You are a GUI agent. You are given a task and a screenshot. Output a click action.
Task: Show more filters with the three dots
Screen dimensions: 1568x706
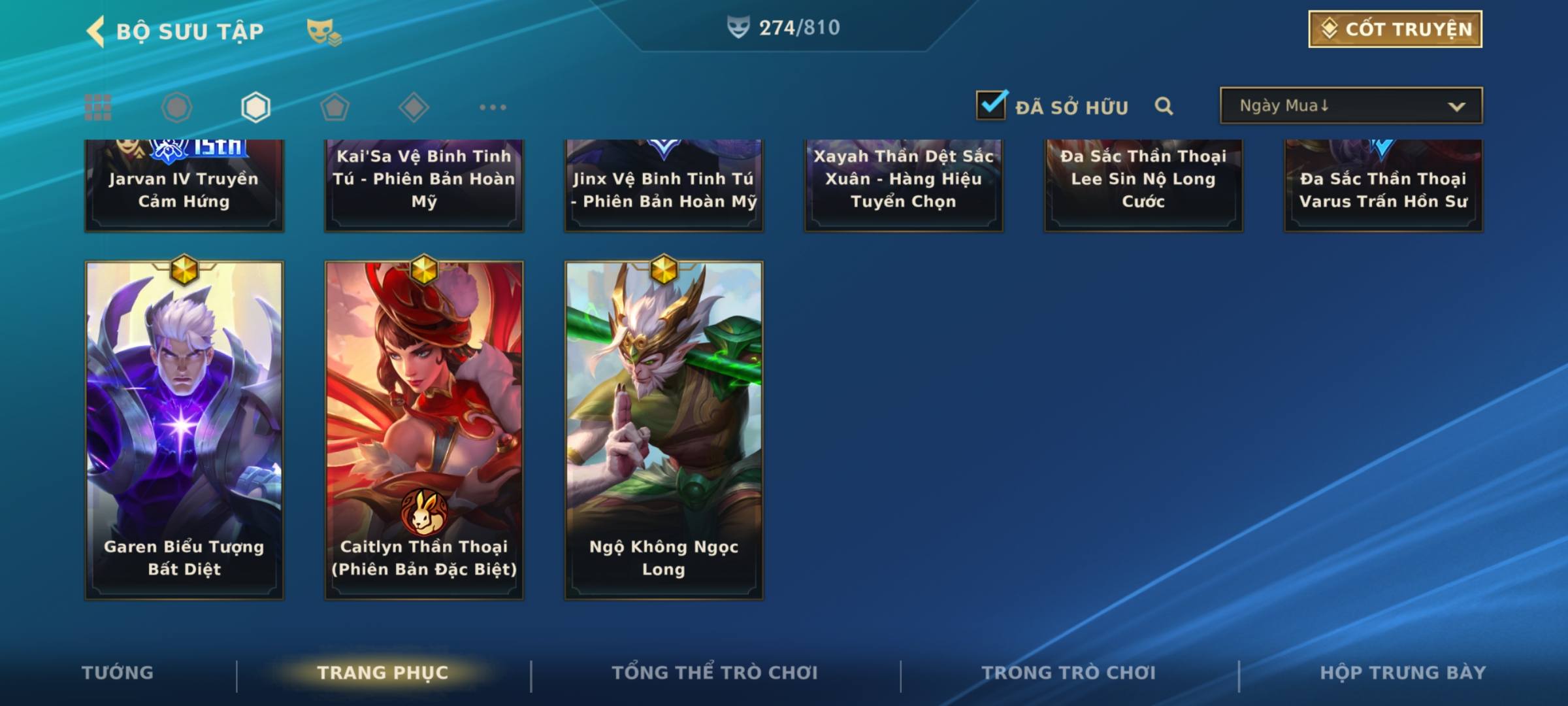click(x=493, y=107)
